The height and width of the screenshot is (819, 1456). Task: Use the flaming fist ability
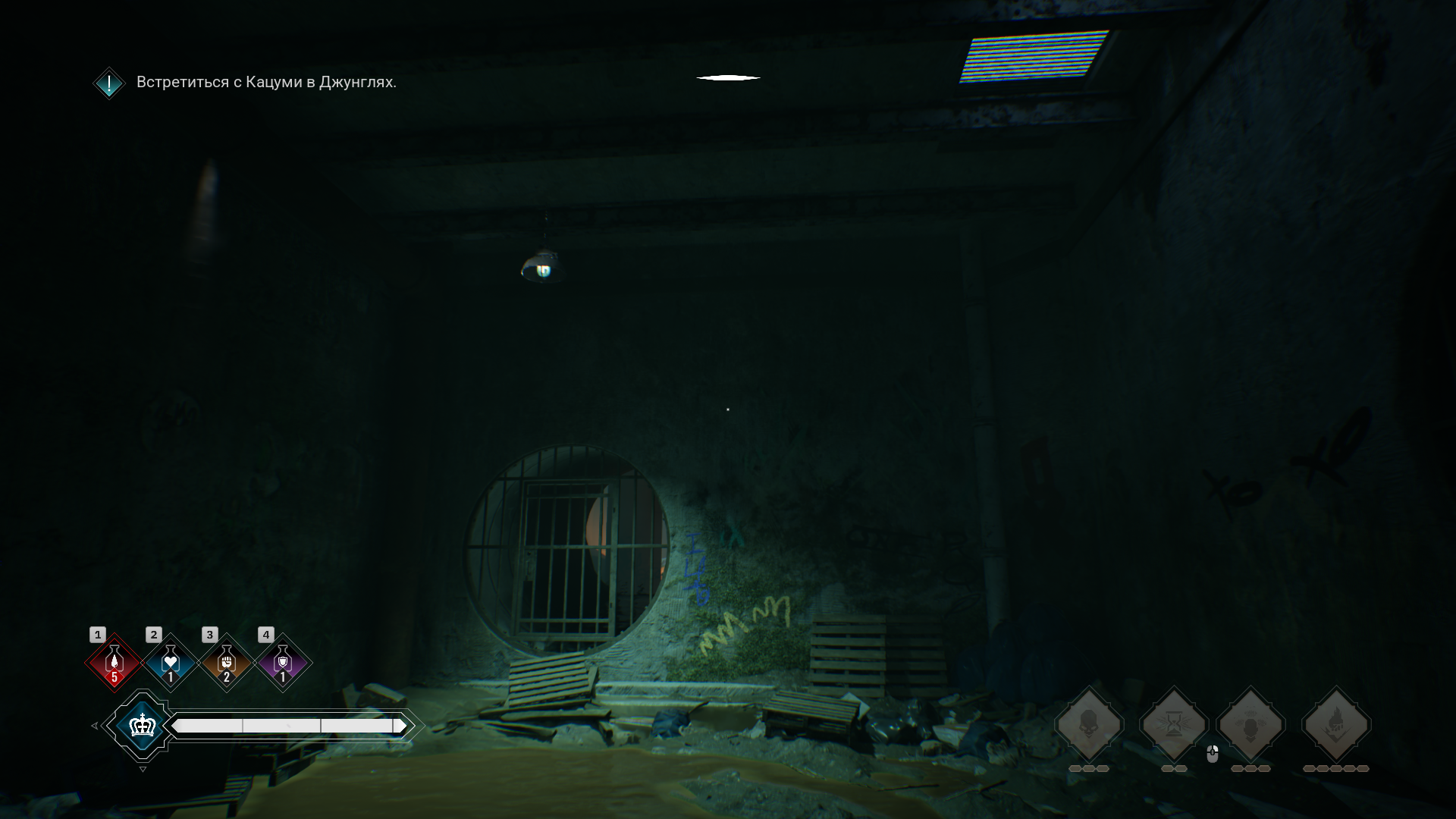[x=1336, y=724]
